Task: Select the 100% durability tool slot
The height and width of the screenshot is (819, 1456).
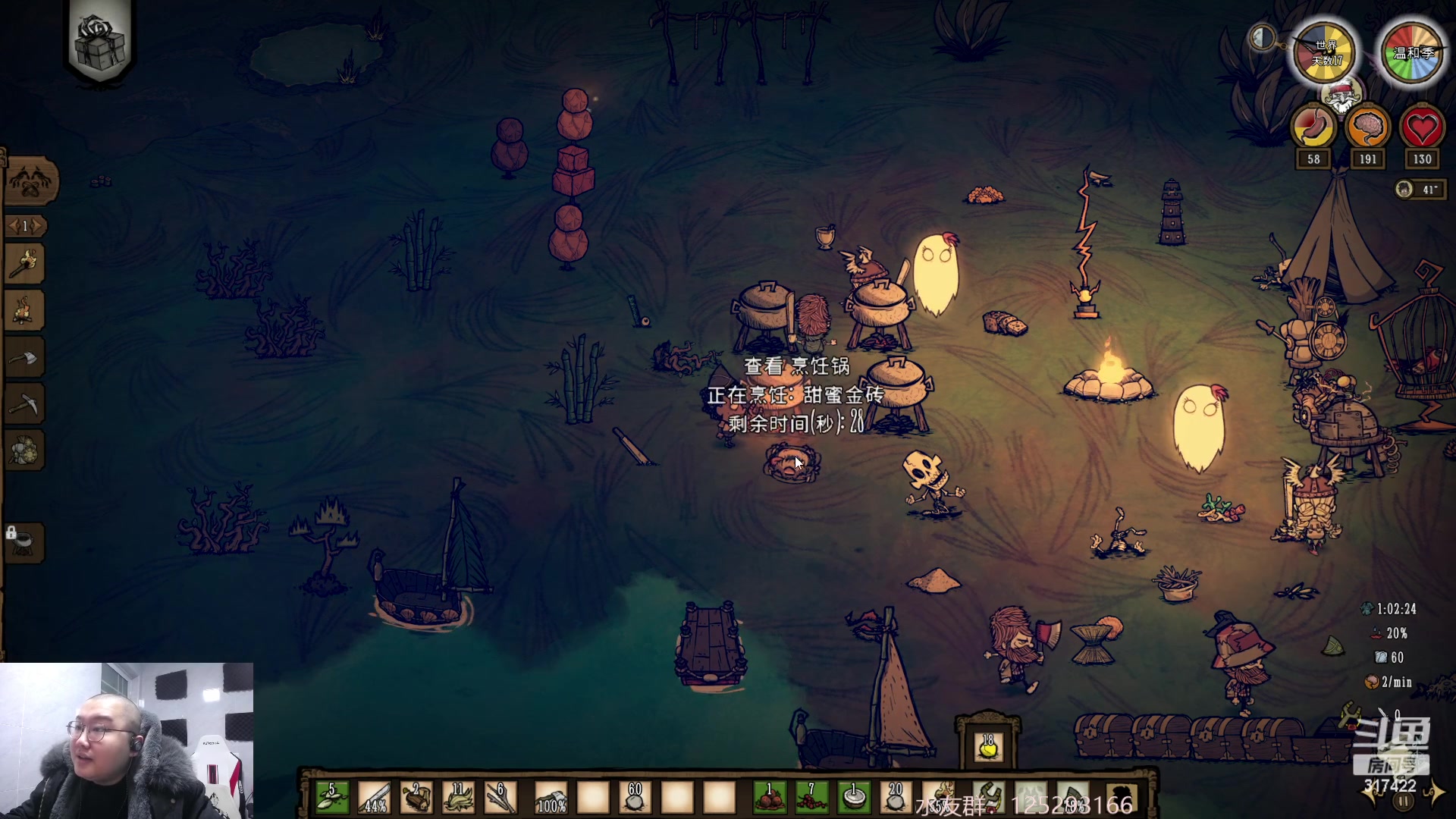Action: click(x=551, y=798)
